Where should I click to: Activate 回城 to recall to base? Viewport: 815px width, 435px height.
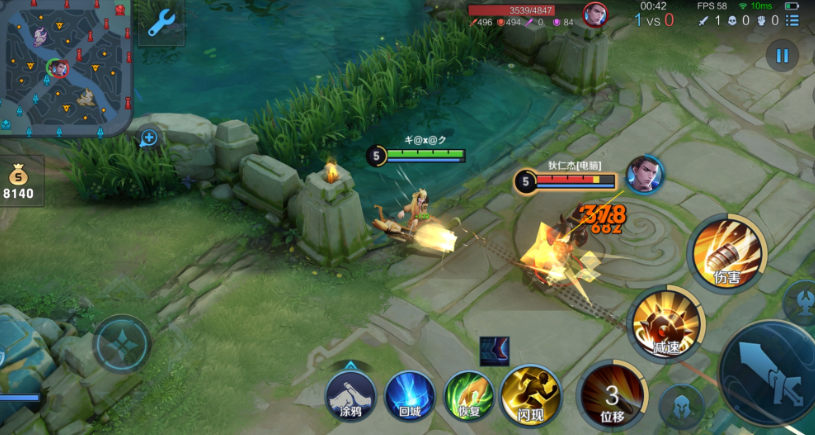[x=409, y=394]
